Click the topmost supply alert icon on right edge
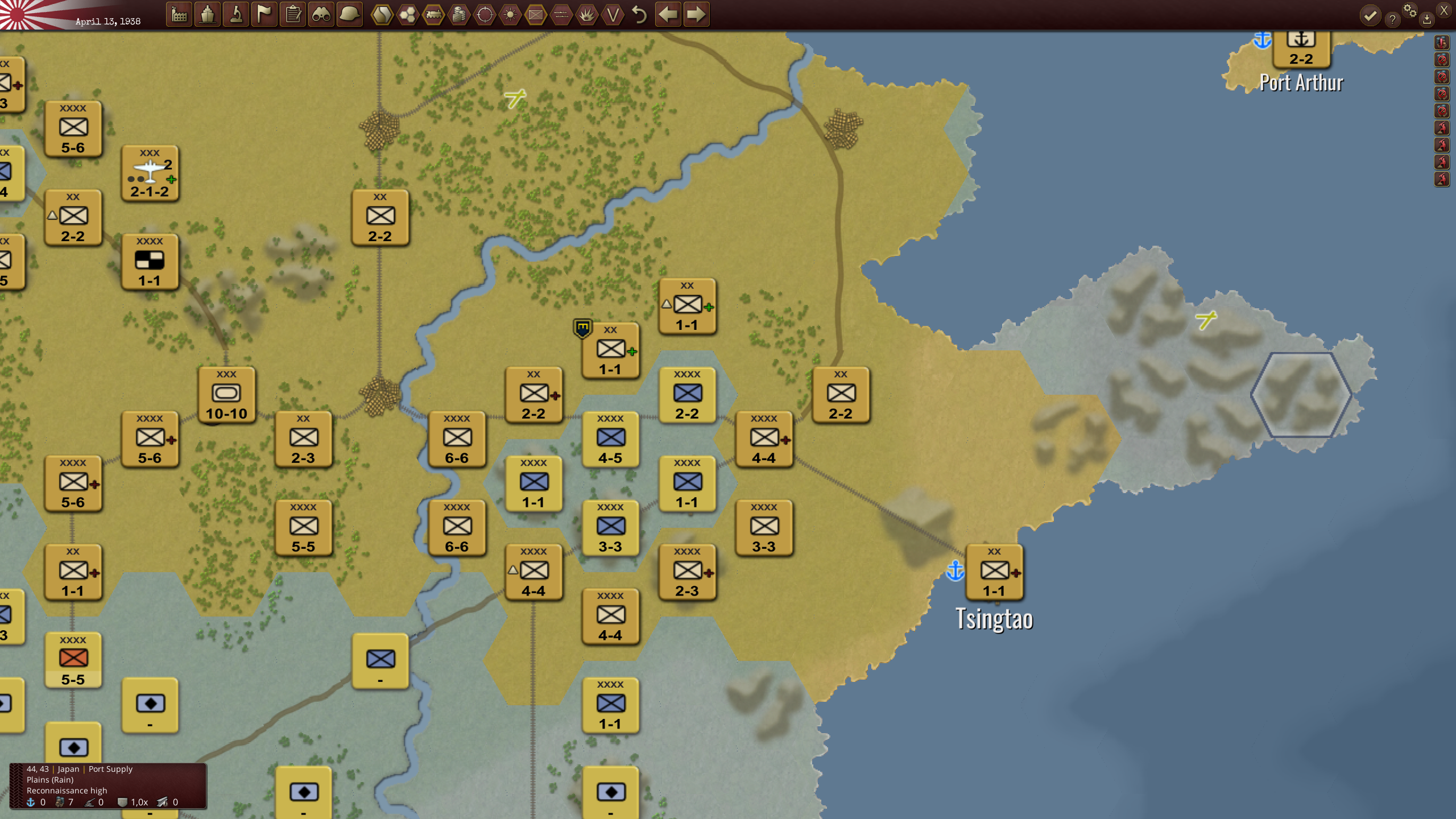 (1441, 43)
